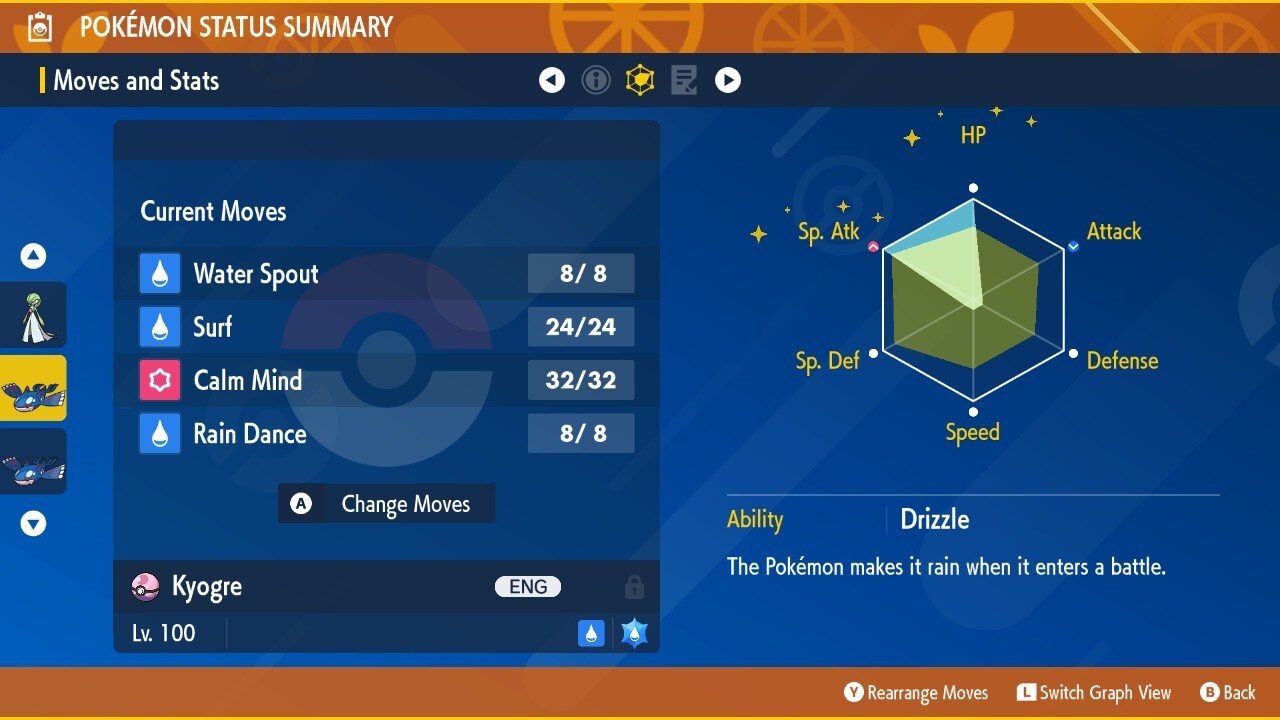Viewport: 1280px width, 720px height.
Task: Switch to the info page tab
Action: (596, 80)
